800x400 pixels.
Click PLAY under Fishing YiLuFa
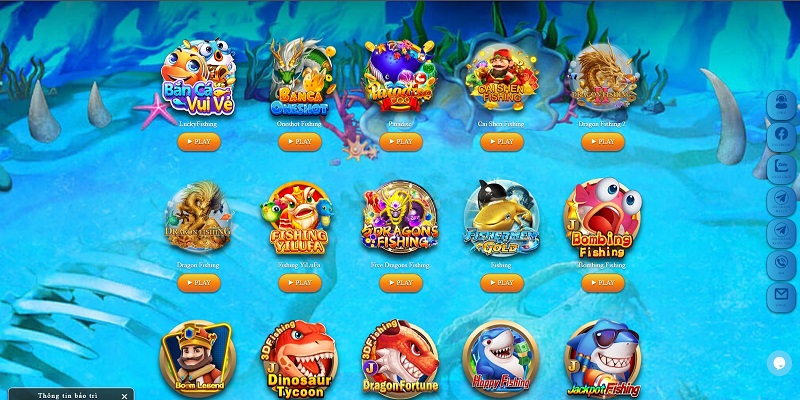pyautogui.click(x=299, y=283)
